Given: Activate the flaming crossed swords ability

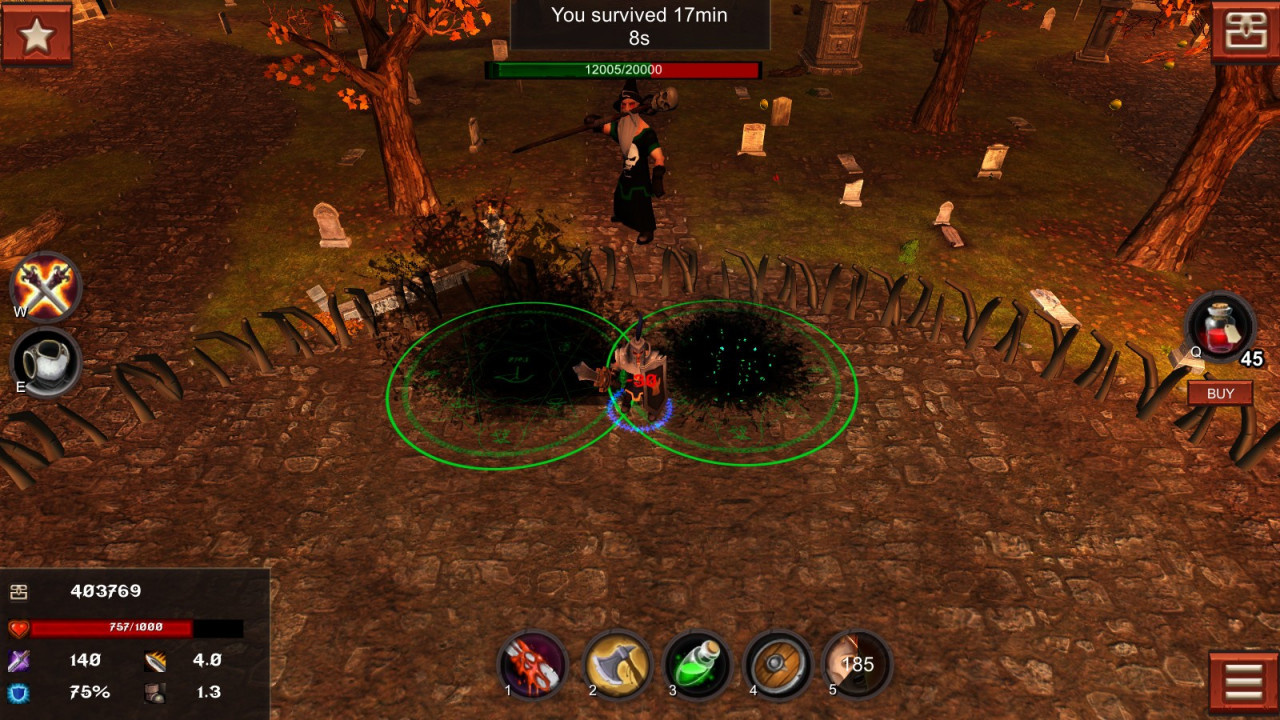Looking at the screenshot, I should pyautogui.click(x=46, y=287).
